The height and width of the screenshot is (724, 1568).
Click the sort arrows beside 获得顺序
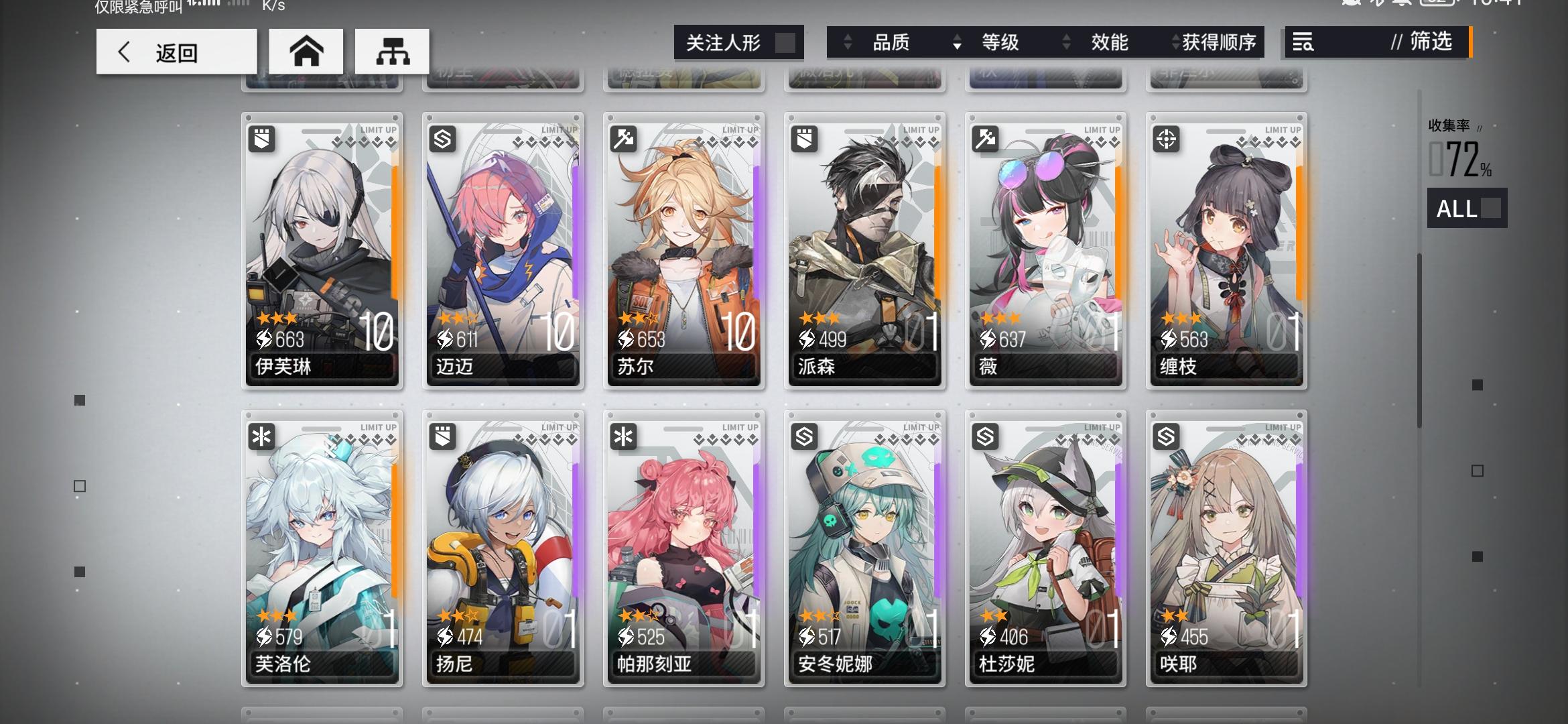point(1175,42)
